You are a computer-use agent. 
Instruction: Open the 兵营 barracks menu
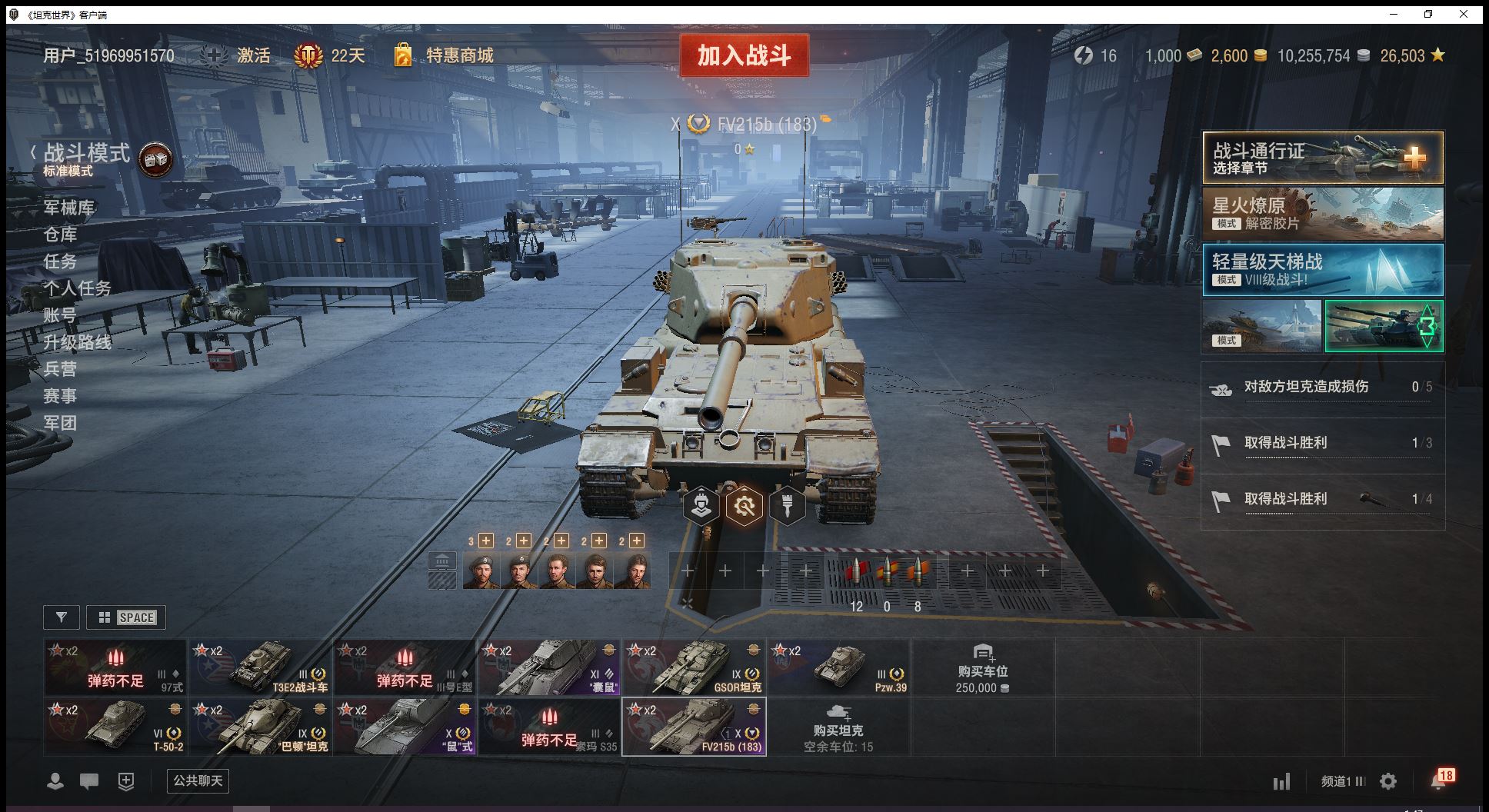click(60, 369)
